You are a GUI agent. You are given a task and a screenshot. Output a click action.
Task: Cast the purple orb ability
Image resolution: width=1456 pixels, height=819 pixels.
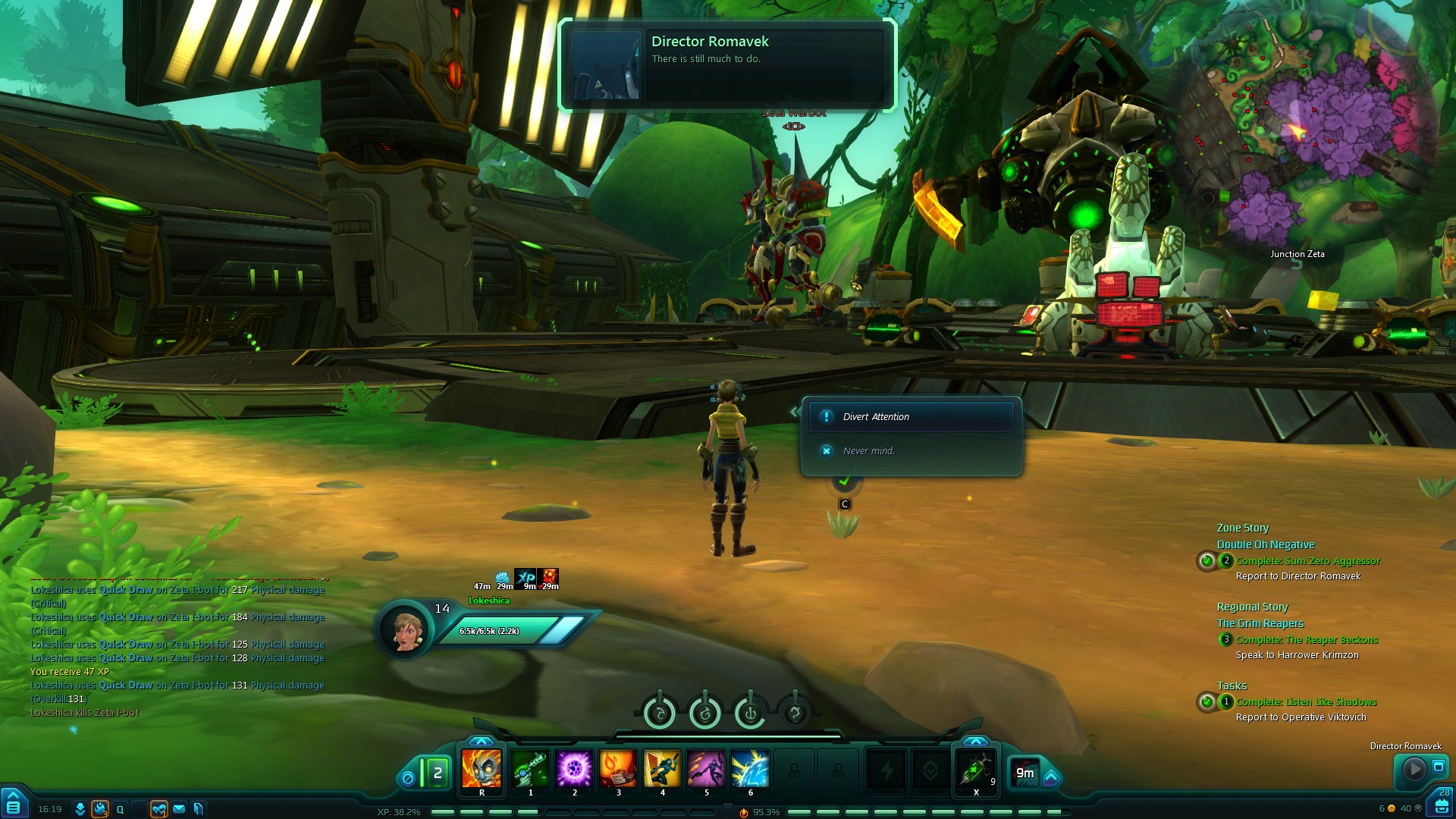tap(574, 769)
